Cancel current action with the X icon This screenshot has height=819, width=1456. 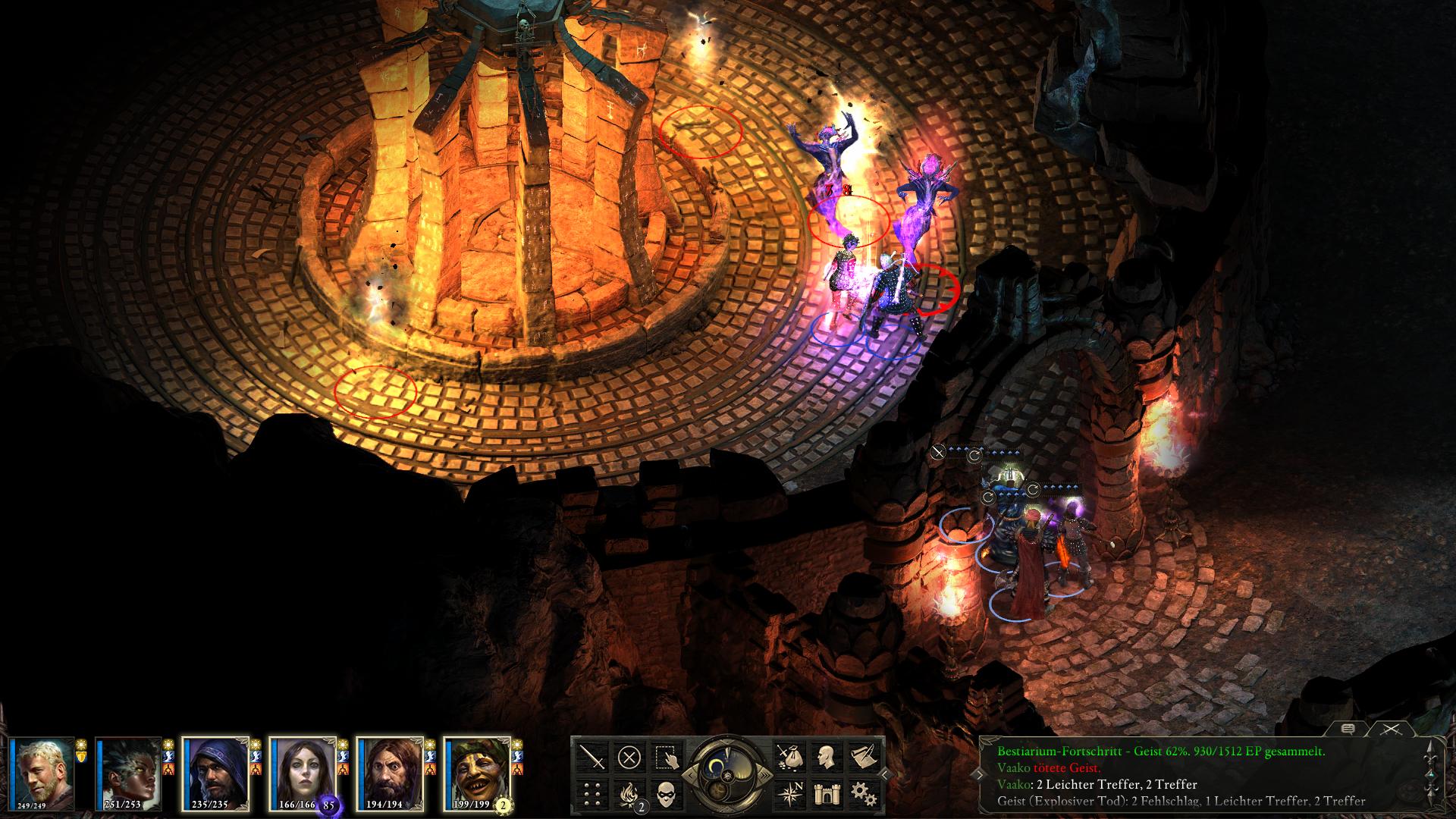629,757
